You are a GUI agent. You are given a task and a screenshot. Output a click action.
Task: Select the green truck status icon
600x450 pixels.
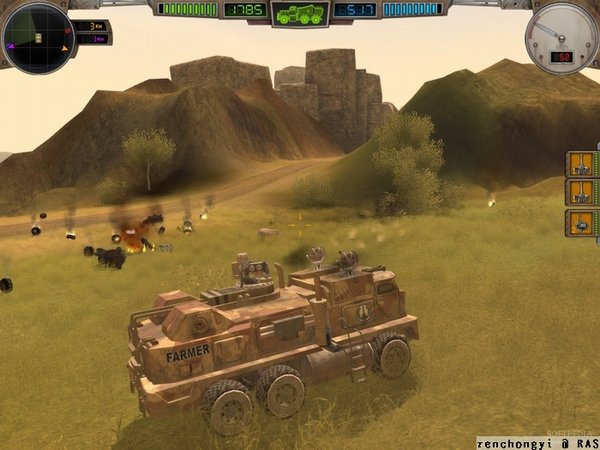(300, 14)
